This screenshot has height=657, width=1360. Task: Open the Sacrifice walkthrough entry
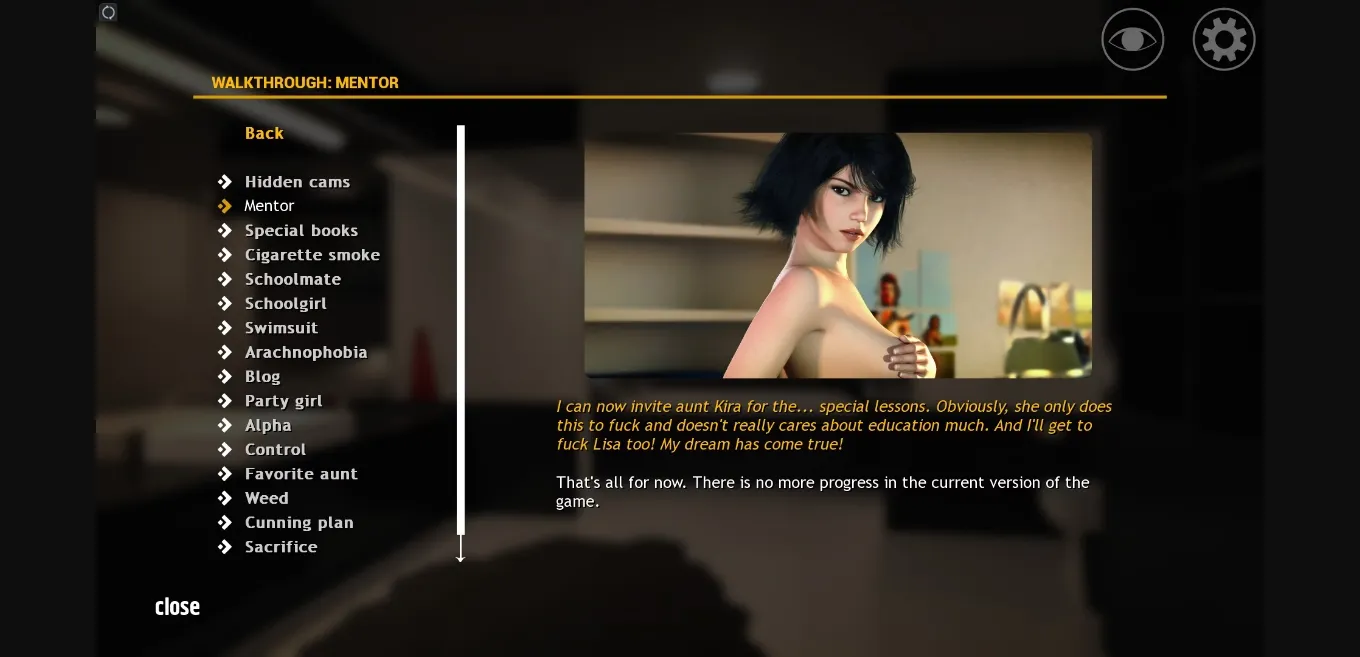click(281, 547)
